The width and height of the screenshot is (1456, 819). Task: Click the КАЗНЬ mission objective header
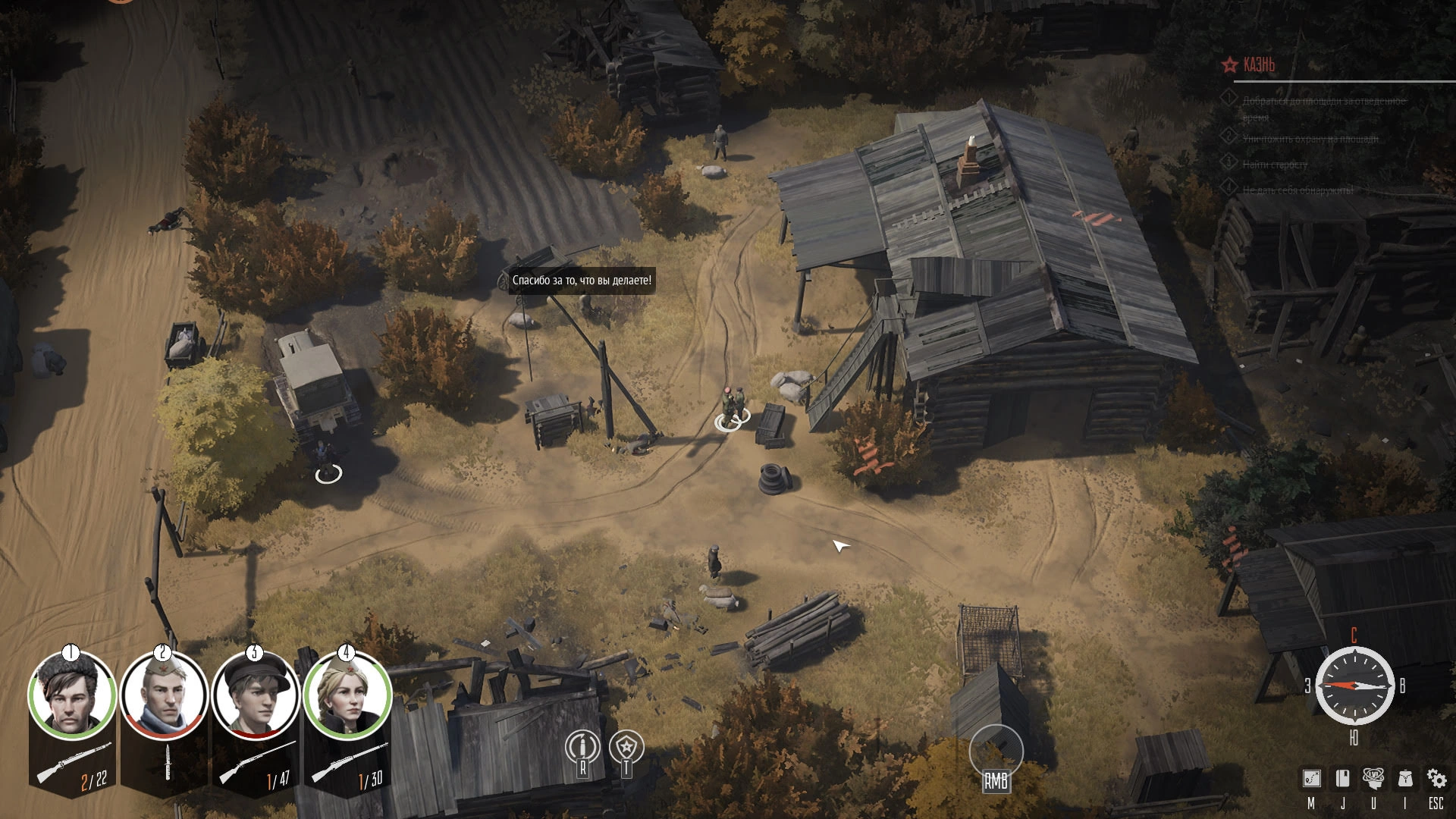point(1259,65)
